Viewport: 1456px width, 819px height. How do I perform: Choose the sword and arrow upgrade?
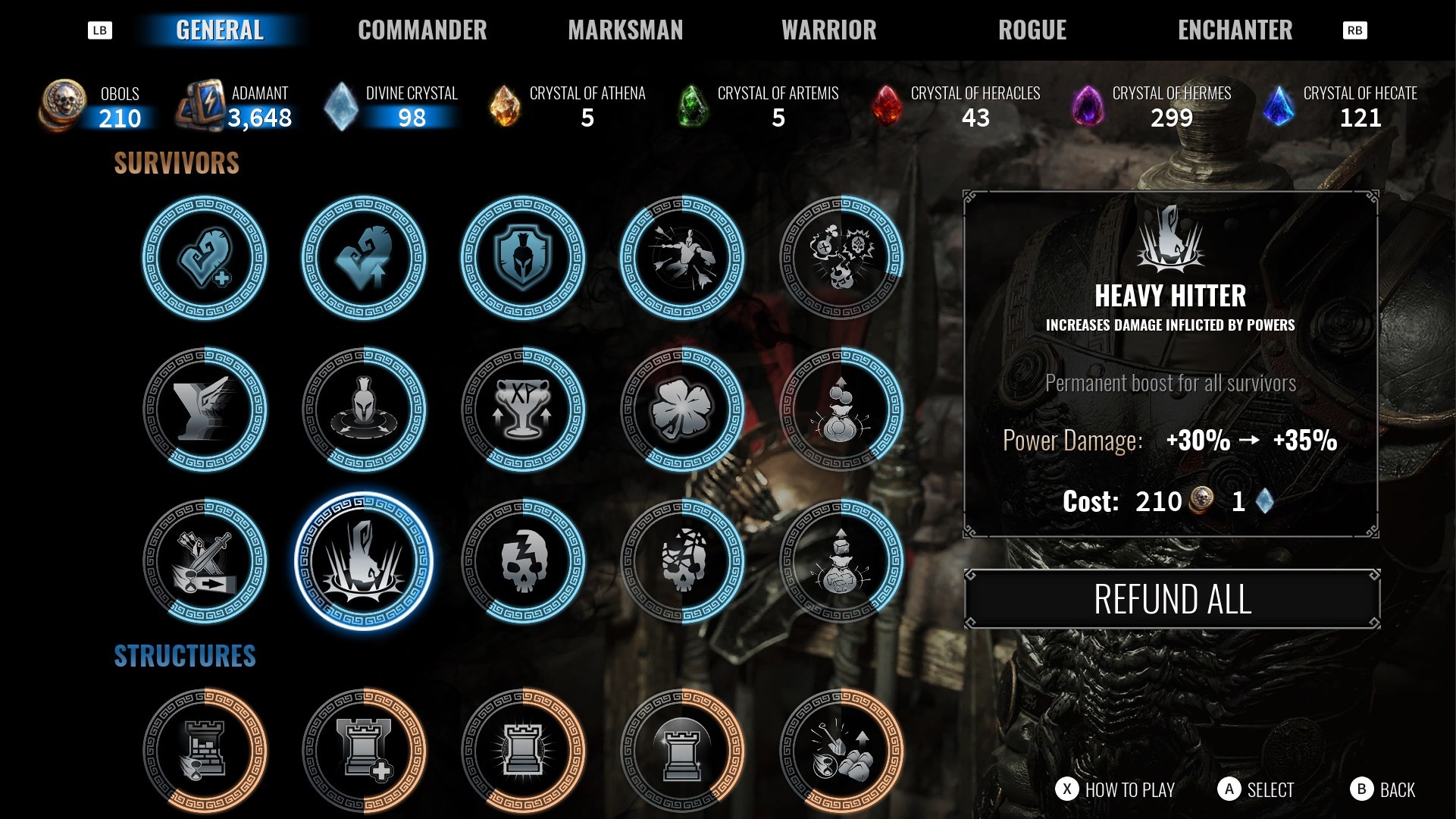point(205,561)
